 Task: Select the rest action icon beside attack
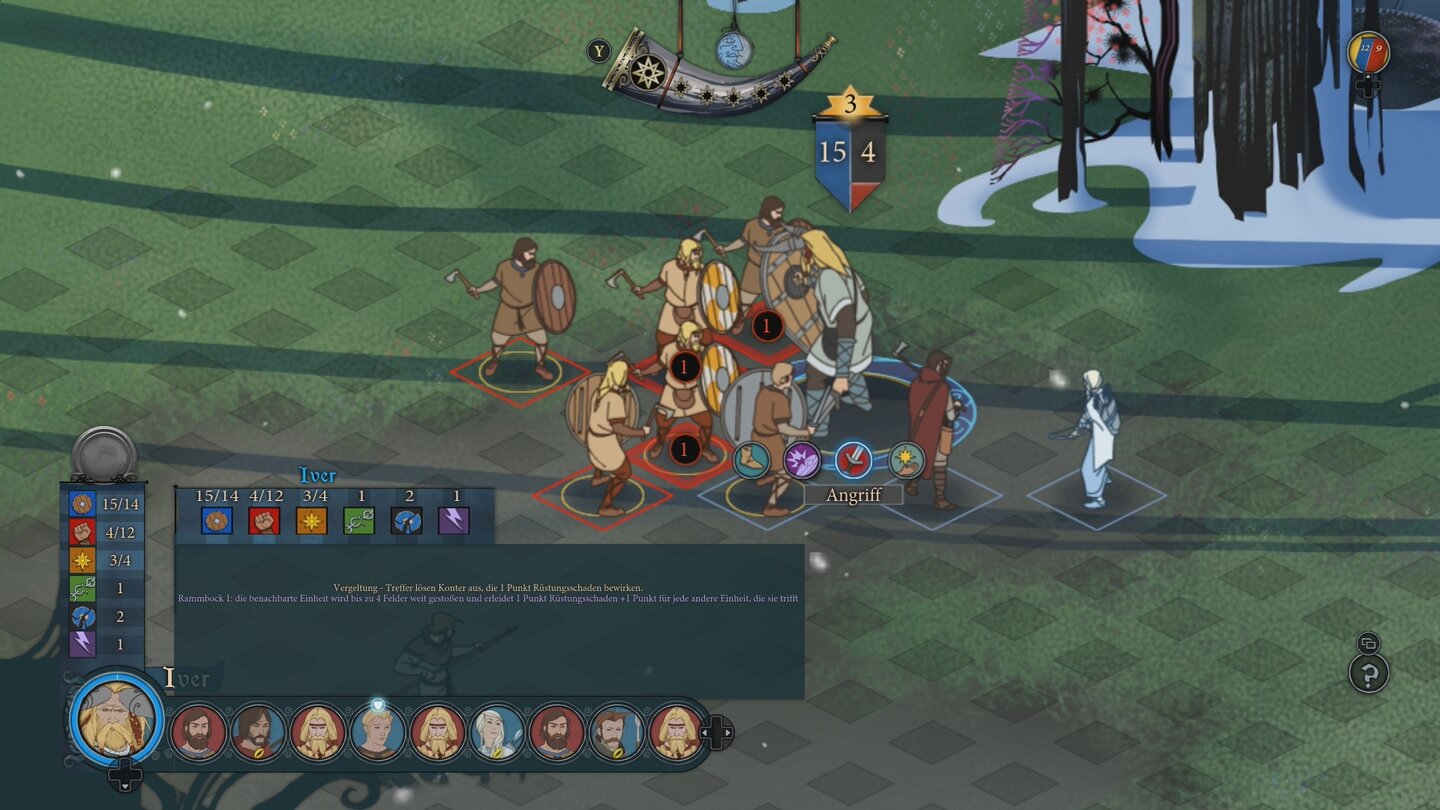(906, 461)
